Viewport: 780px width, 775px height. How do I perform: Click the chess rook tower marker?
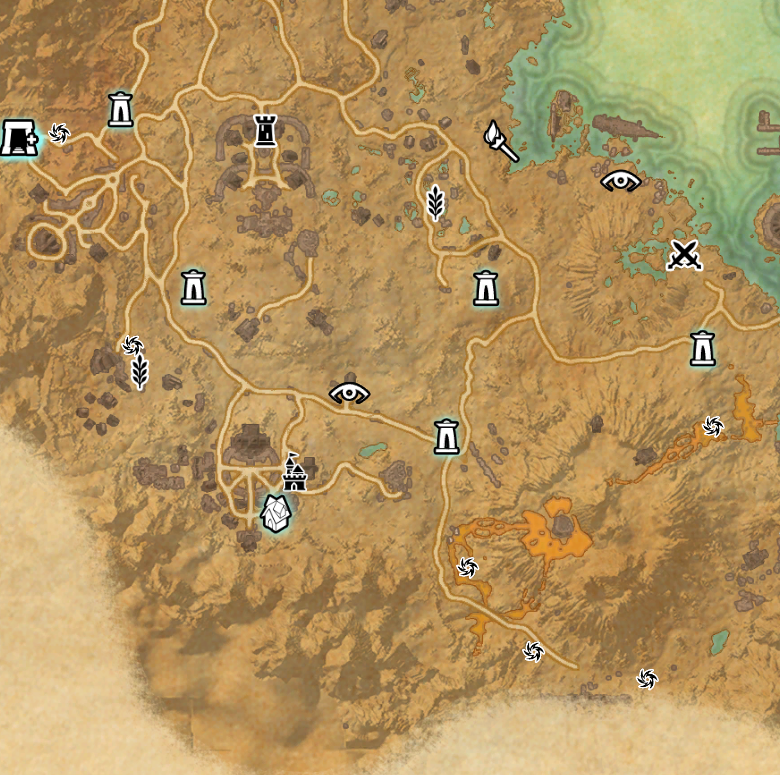tap(265, 130)
